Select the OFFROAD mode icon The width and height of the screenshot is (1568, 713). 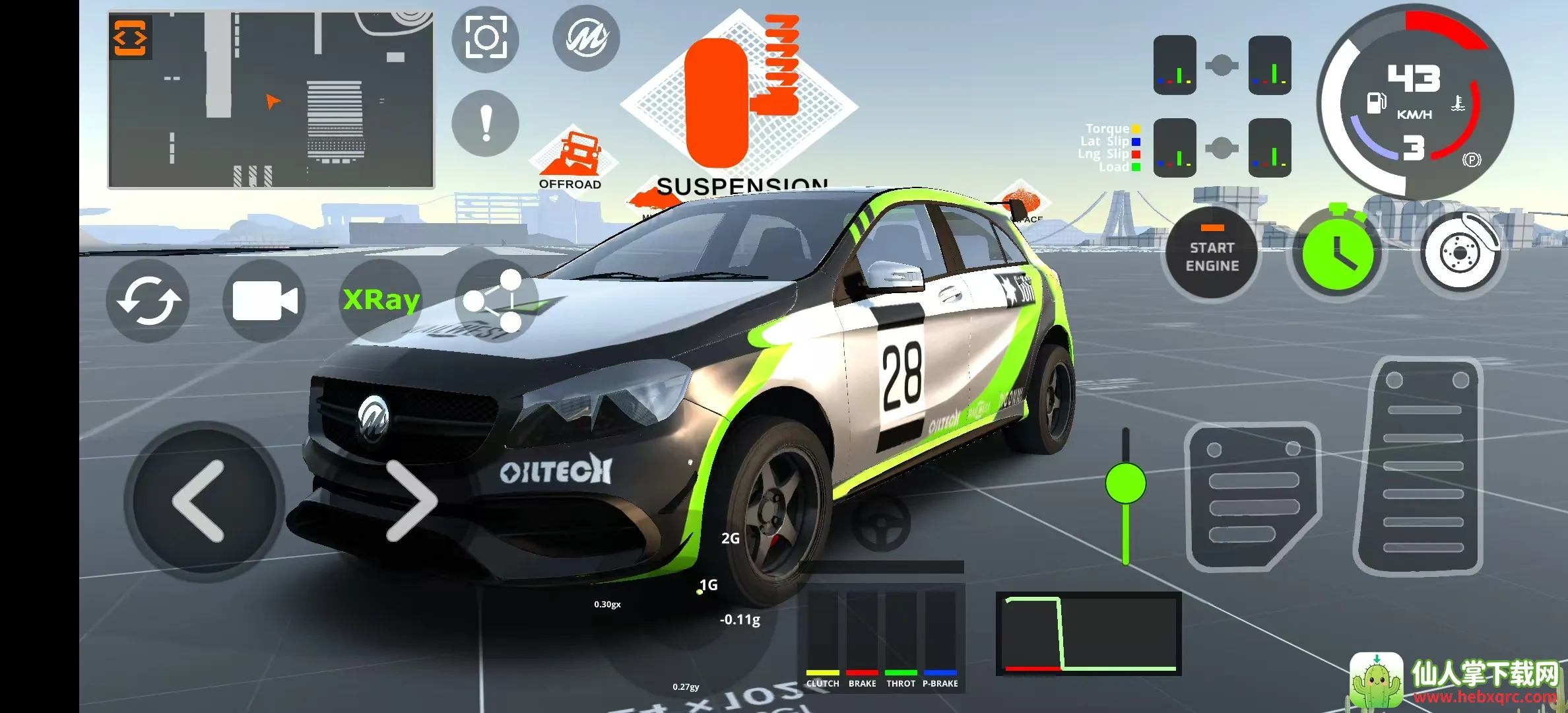pyautogui.click(x=572, y=158)
